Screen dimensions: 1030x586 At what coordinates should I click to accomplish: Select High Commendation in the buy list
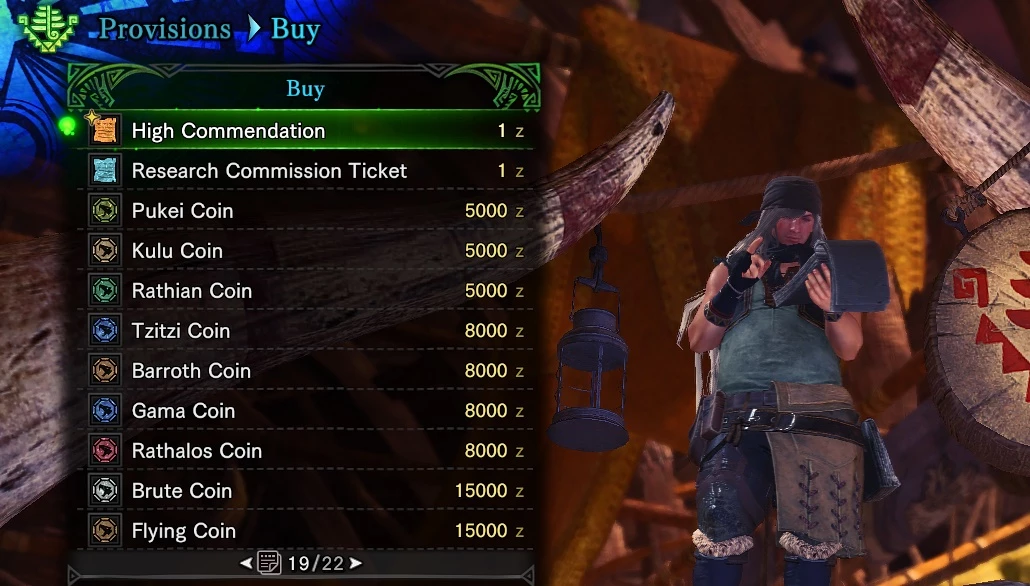click(228, 131)
